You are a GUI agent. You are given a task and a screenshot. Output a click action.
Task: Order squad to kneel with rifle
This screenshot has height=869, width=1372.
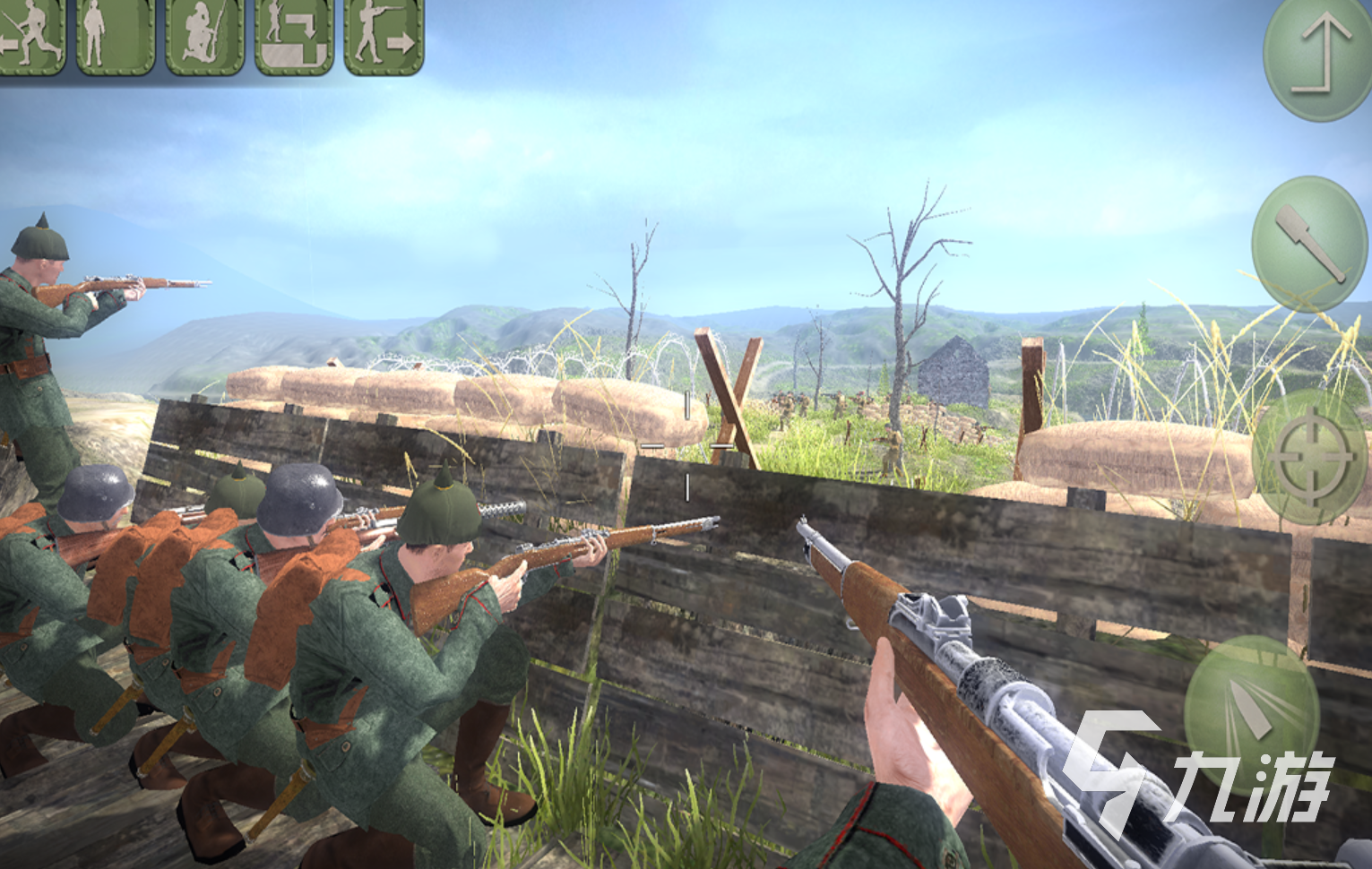pos(203,36)
